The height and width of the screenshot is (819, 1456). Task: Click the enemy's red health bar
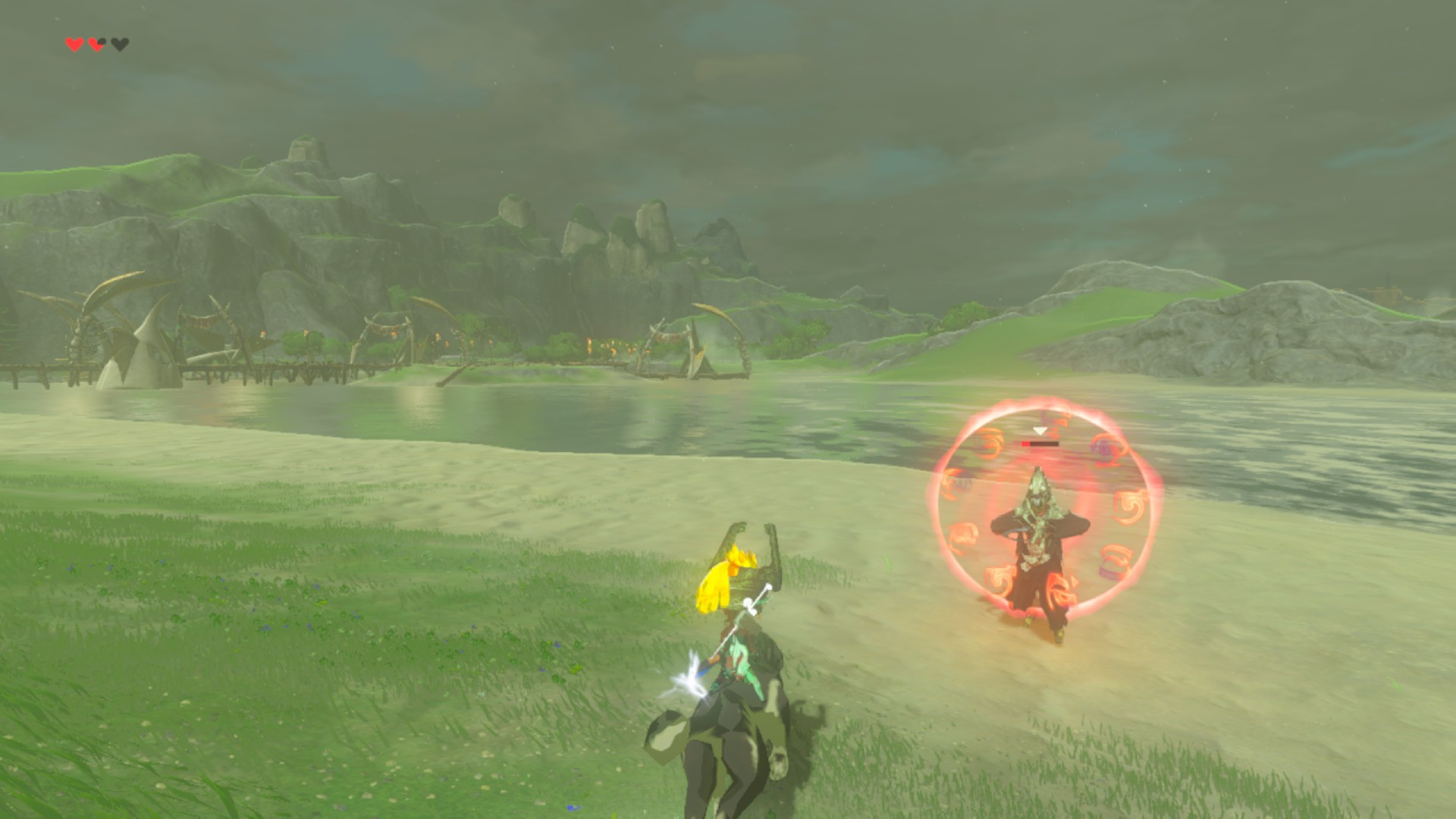click(1039, 442)
